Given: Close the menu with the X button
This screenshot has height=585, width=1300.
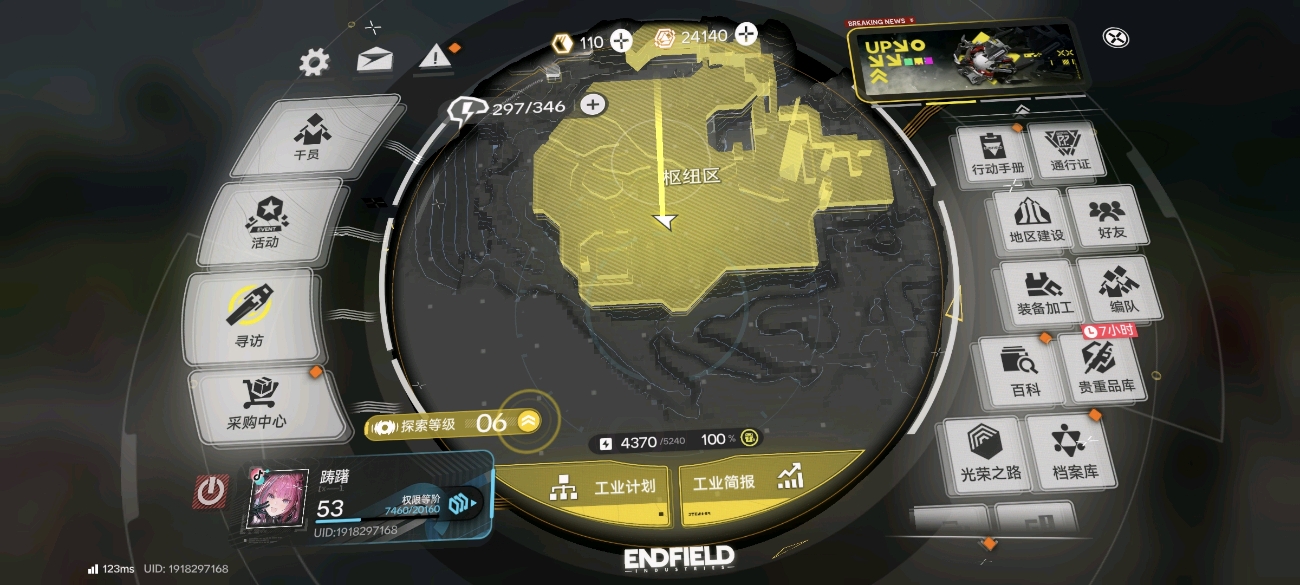Looking at the screenshot, I should (x=1116, y=38).
